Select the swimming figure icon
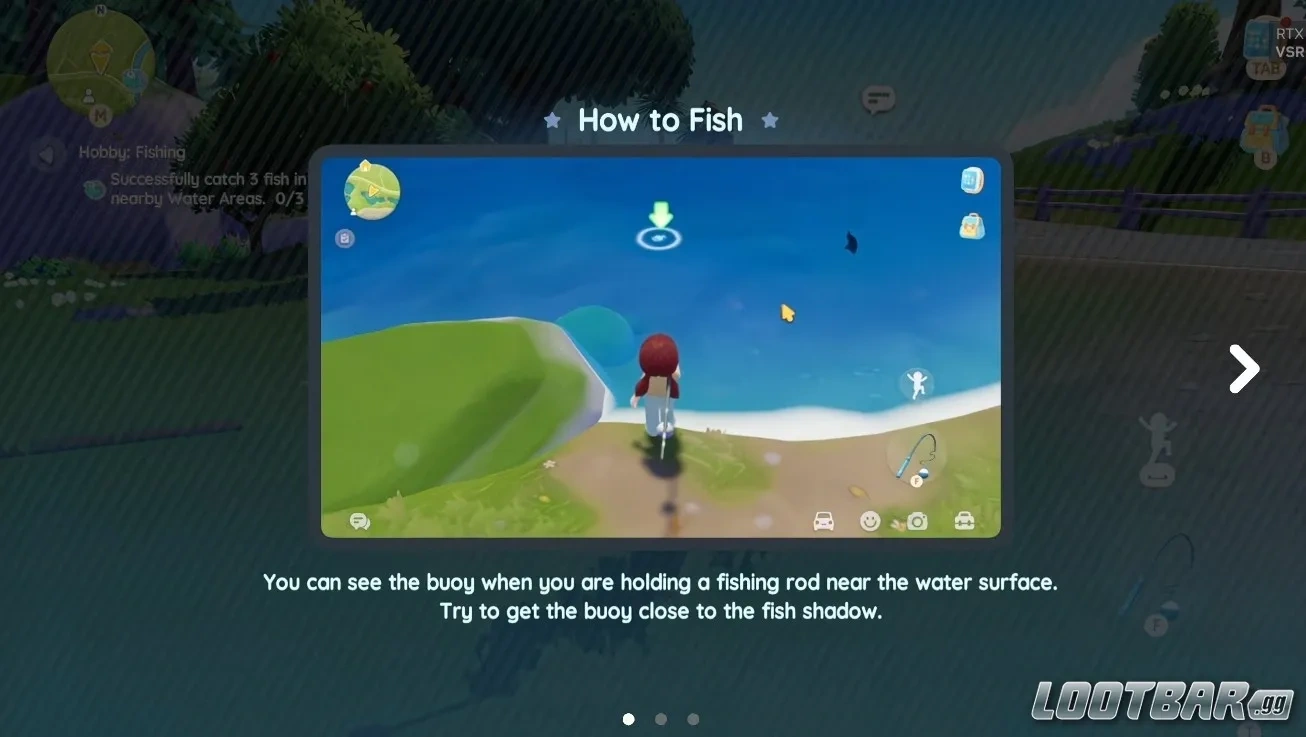 tap(916, 384)
